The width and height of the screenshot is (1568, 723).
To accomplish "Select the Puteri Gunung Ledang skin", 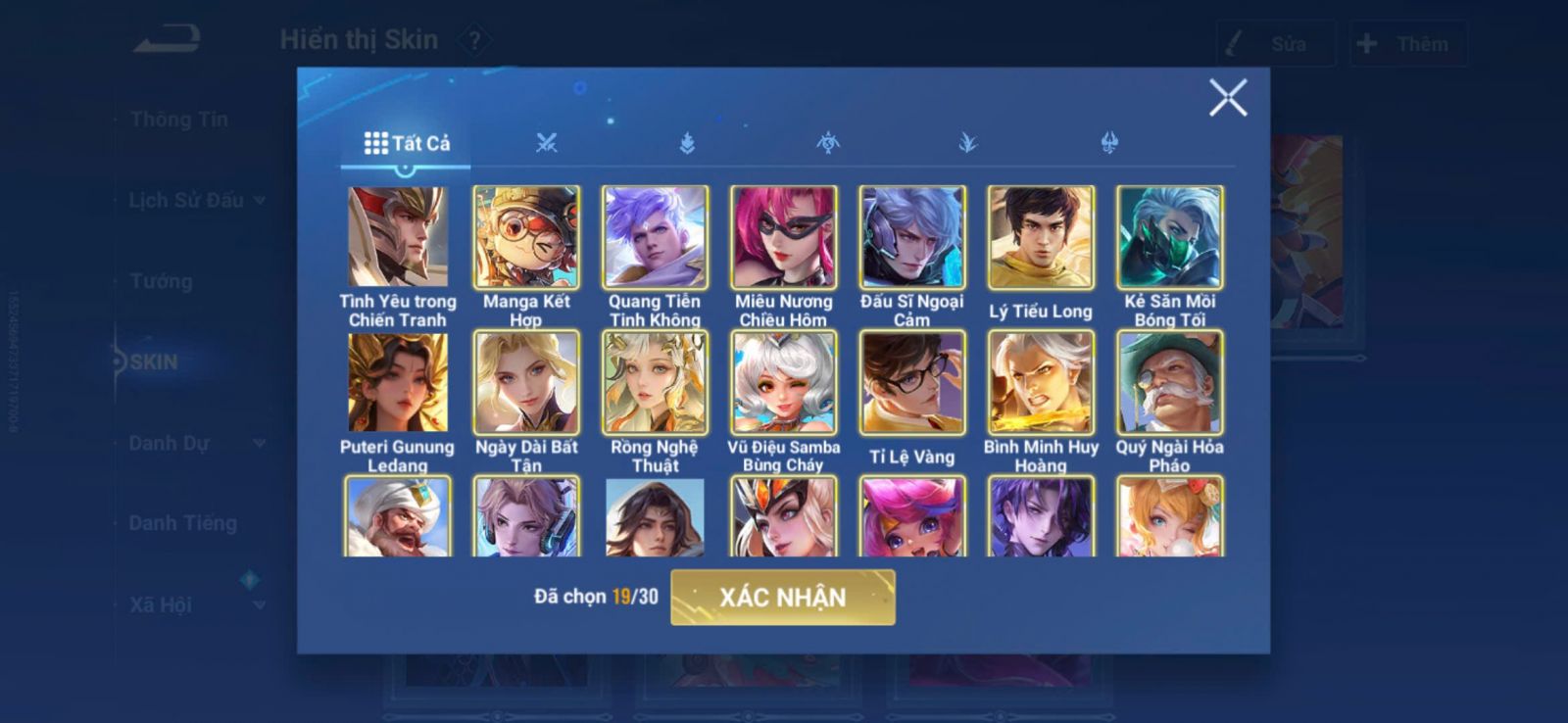I will point(398,382).
